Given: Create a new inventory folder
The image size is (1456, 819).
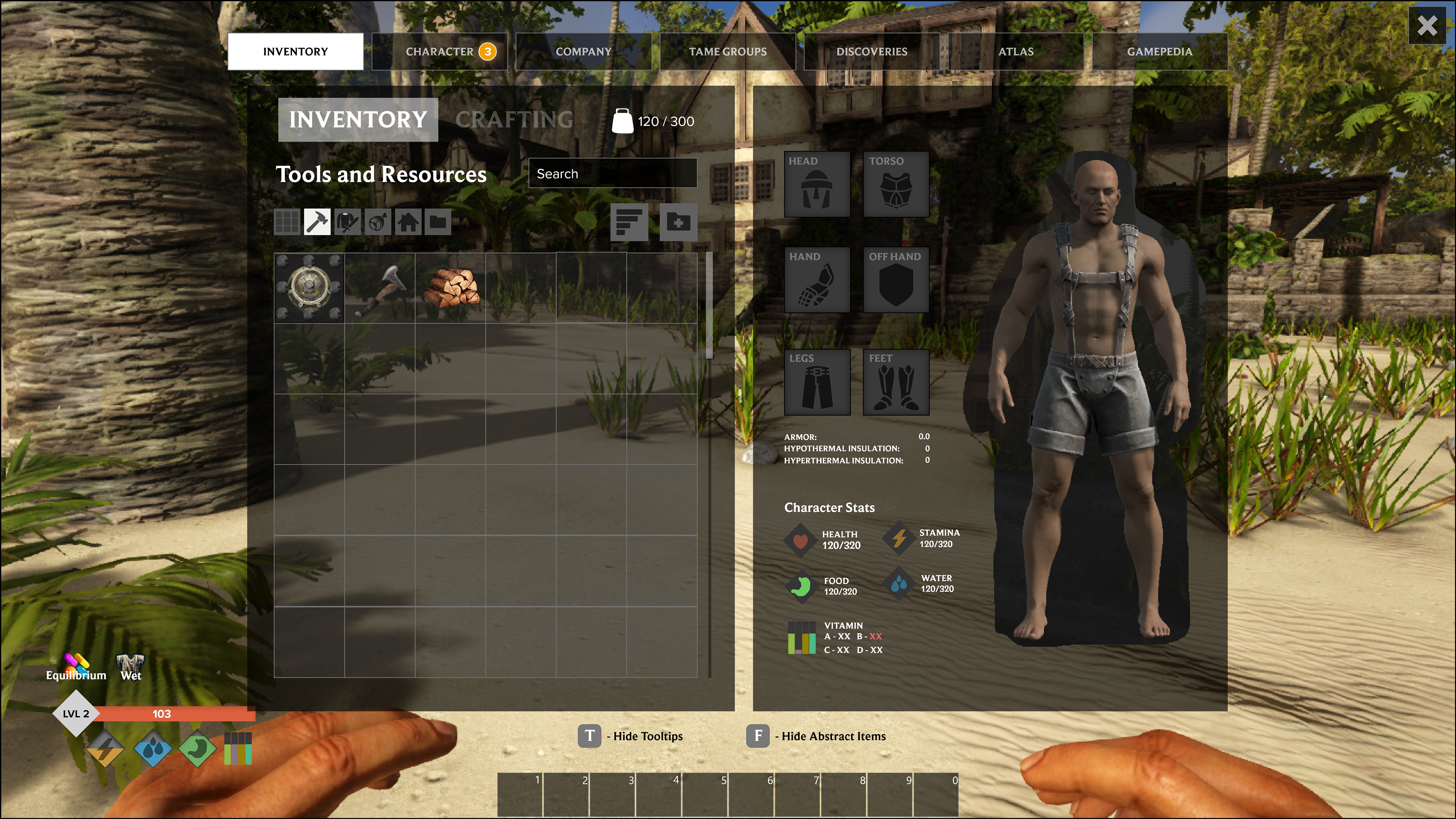Looking at the screenshot, I should tap(678, 222).
